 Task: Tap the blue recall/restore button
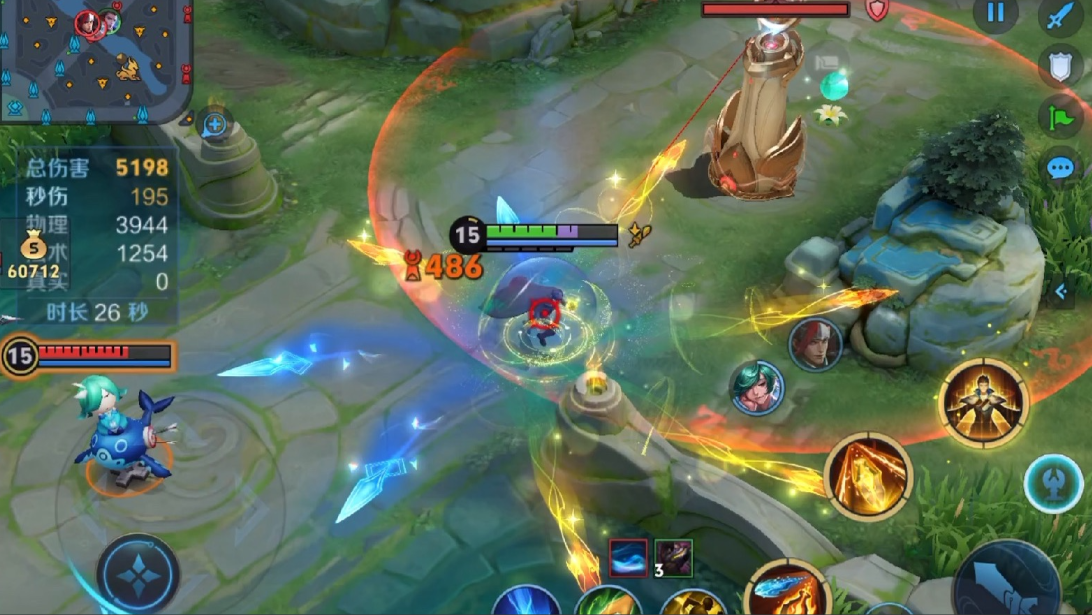point(1053,484)
